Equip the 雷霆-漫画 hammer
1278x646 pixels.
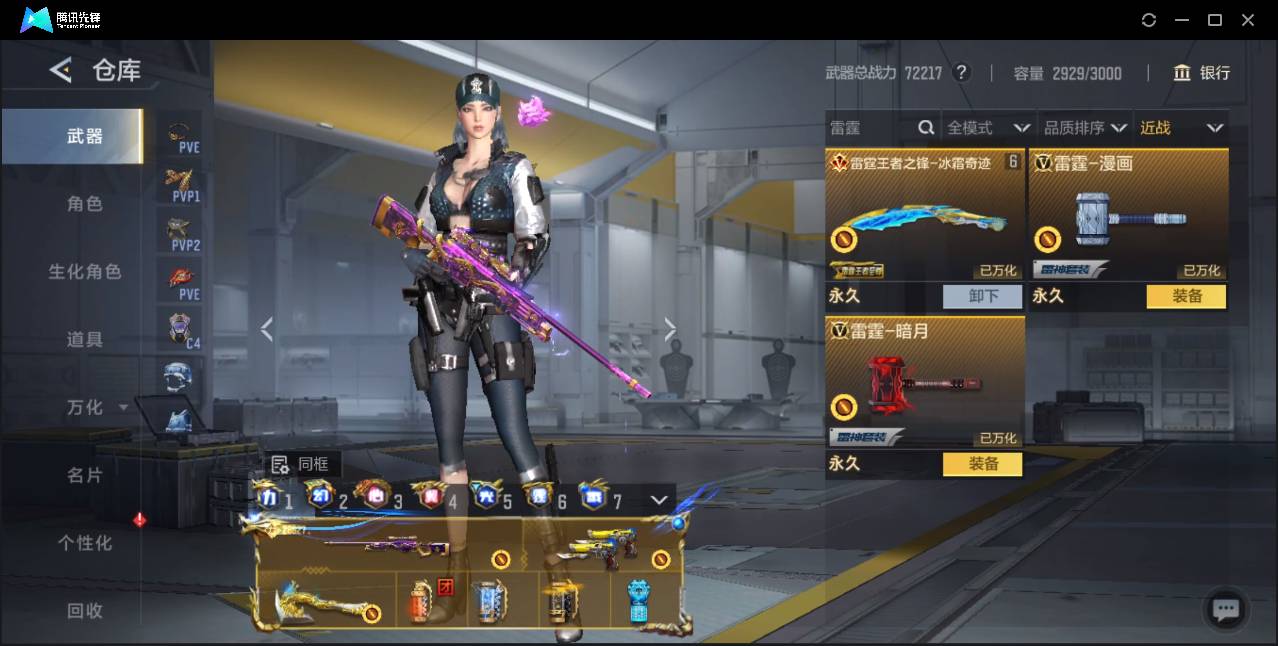pyautogui.click(x=1185, y=296)
